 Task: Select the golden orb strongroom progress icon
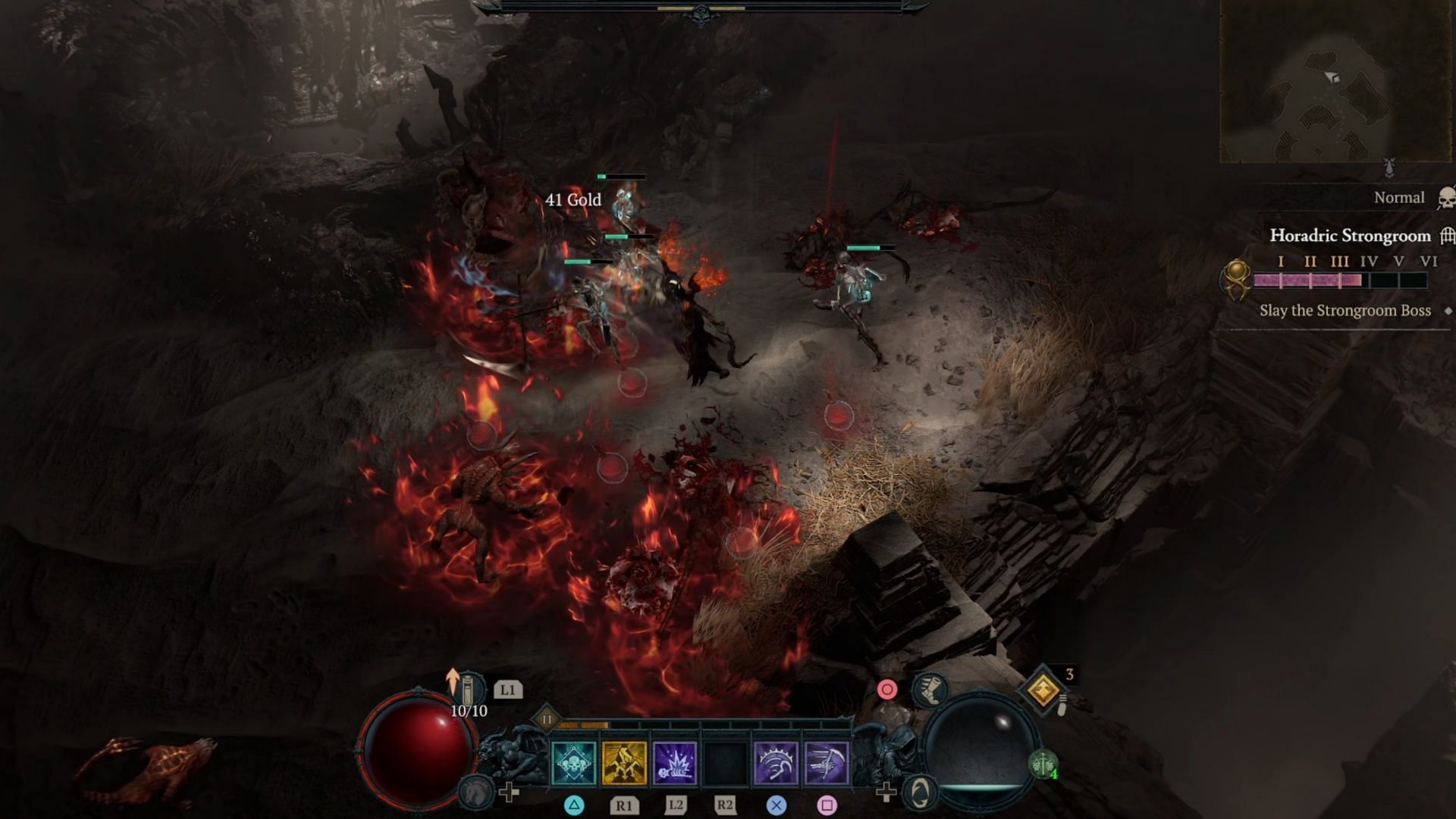click(x=1236, y=278)
